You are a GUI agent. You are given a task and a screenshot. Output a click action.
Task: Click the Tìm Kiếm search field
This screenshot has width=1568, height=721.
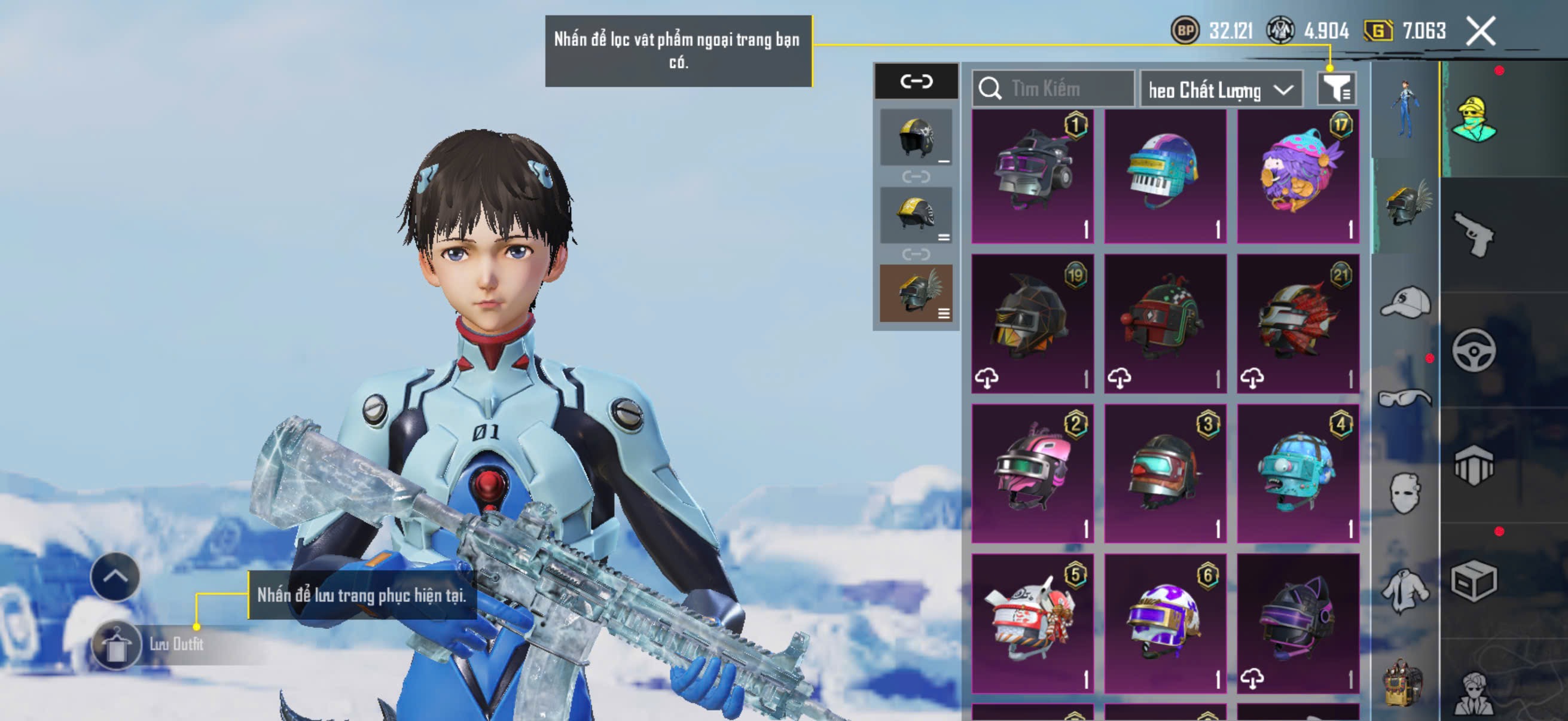click(x=1053, y=89)
